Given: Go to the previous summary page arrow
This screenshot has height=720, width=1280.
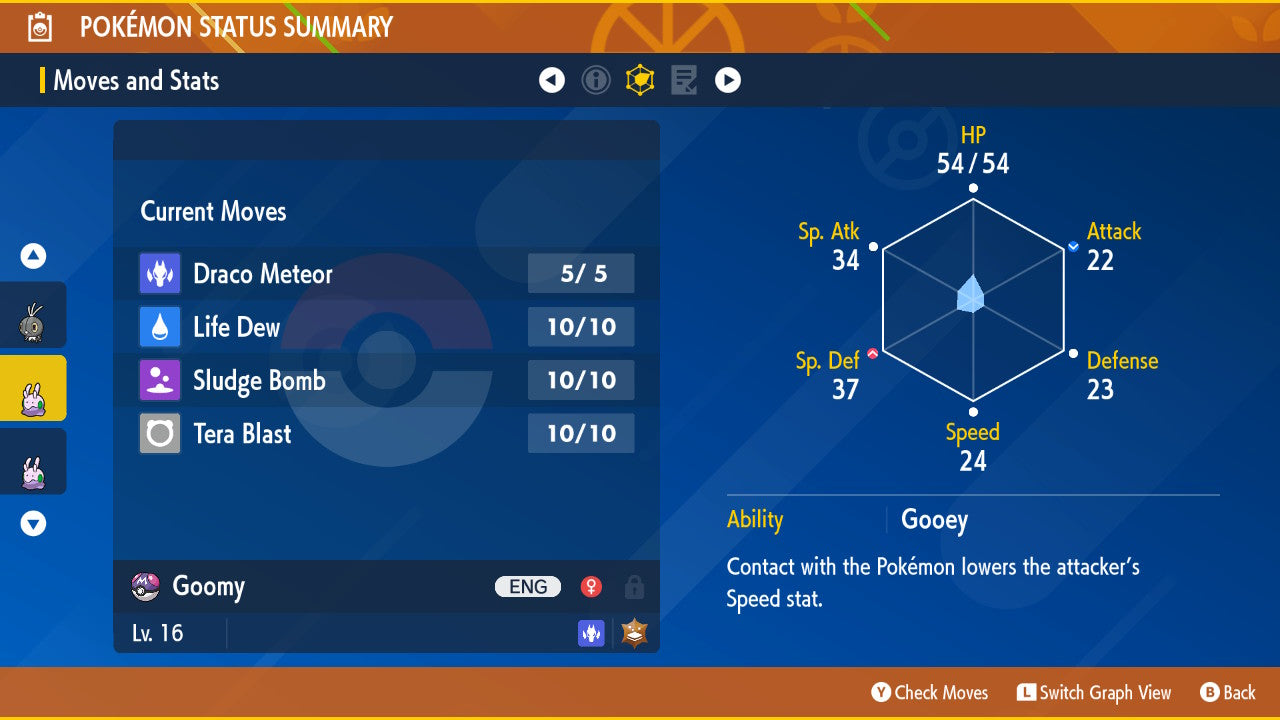Looking at the screenshot, I should (552, 80).
